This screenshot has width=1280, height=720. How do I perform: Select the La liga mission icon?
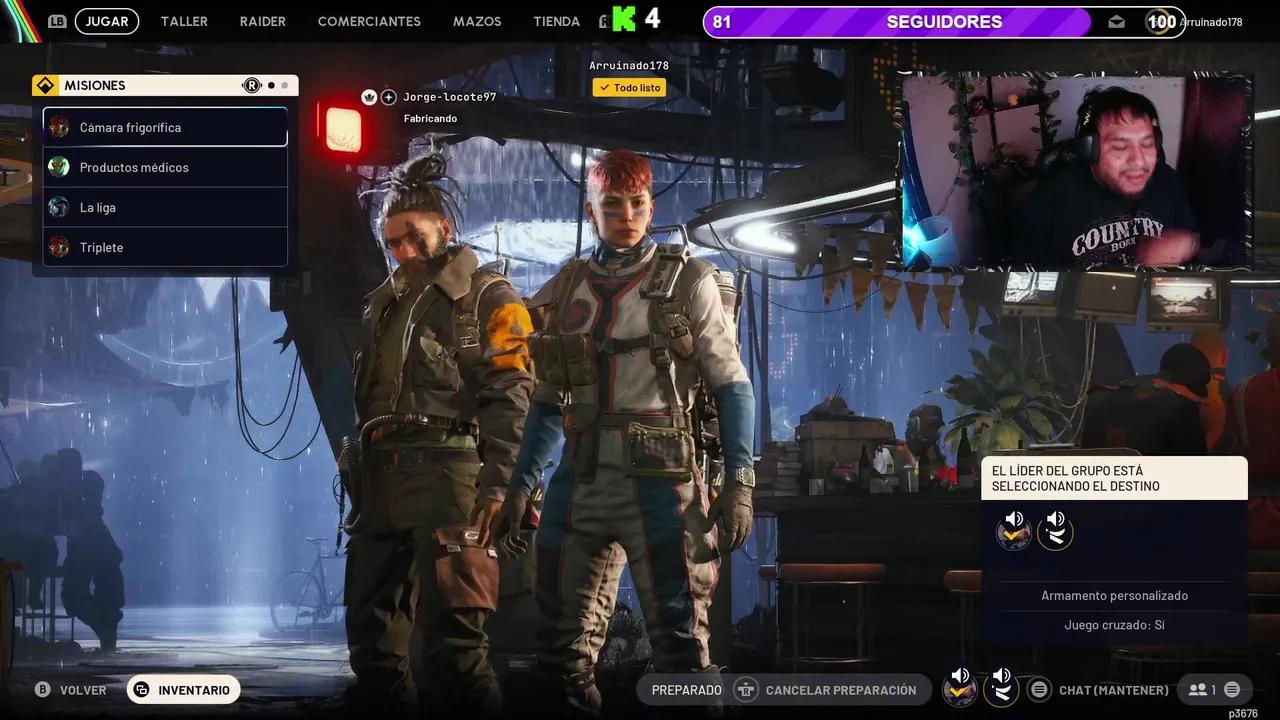[58, 207]
